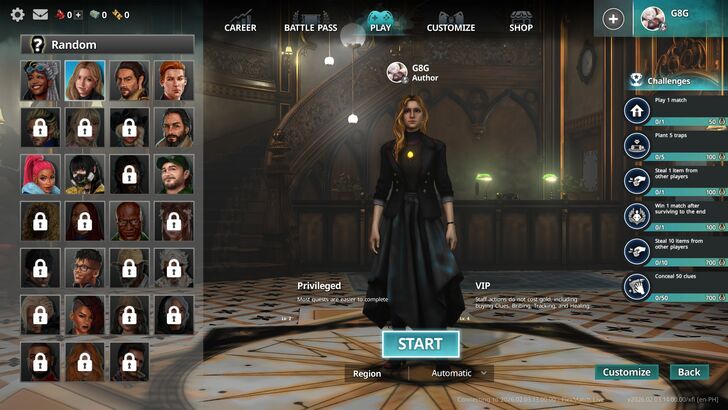
Task: Click the plus button beside G8G profile
Action: (x=613, y=19)
